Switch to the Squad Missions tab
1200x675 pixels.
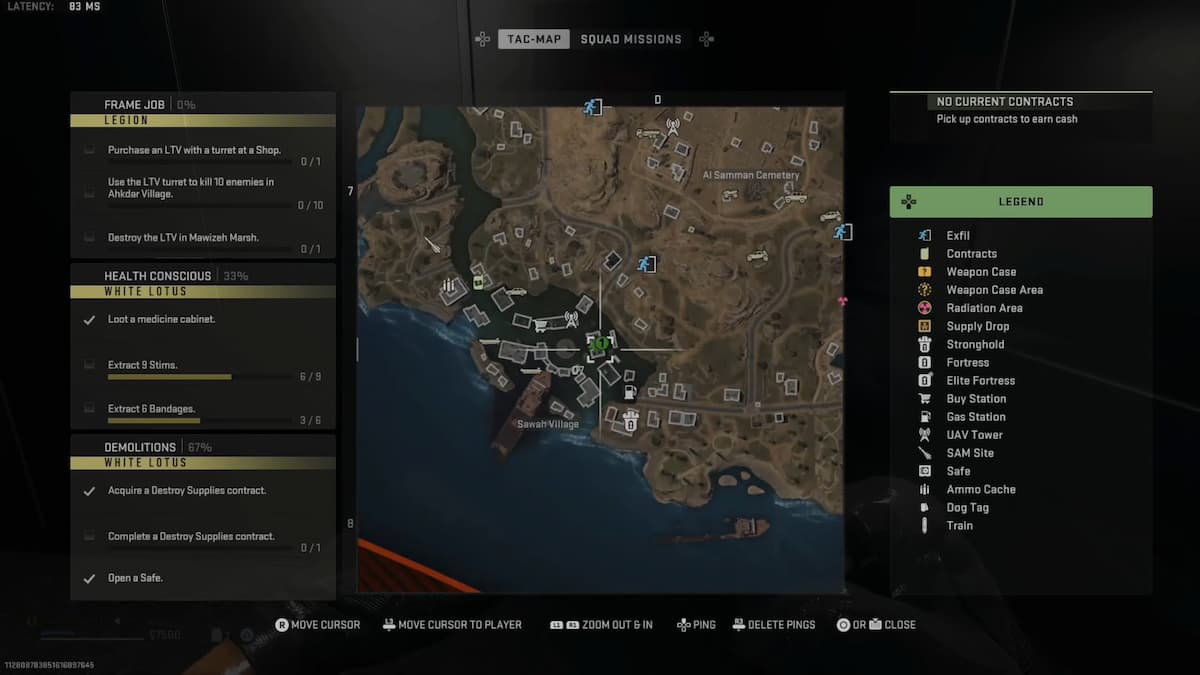[630, 39]
